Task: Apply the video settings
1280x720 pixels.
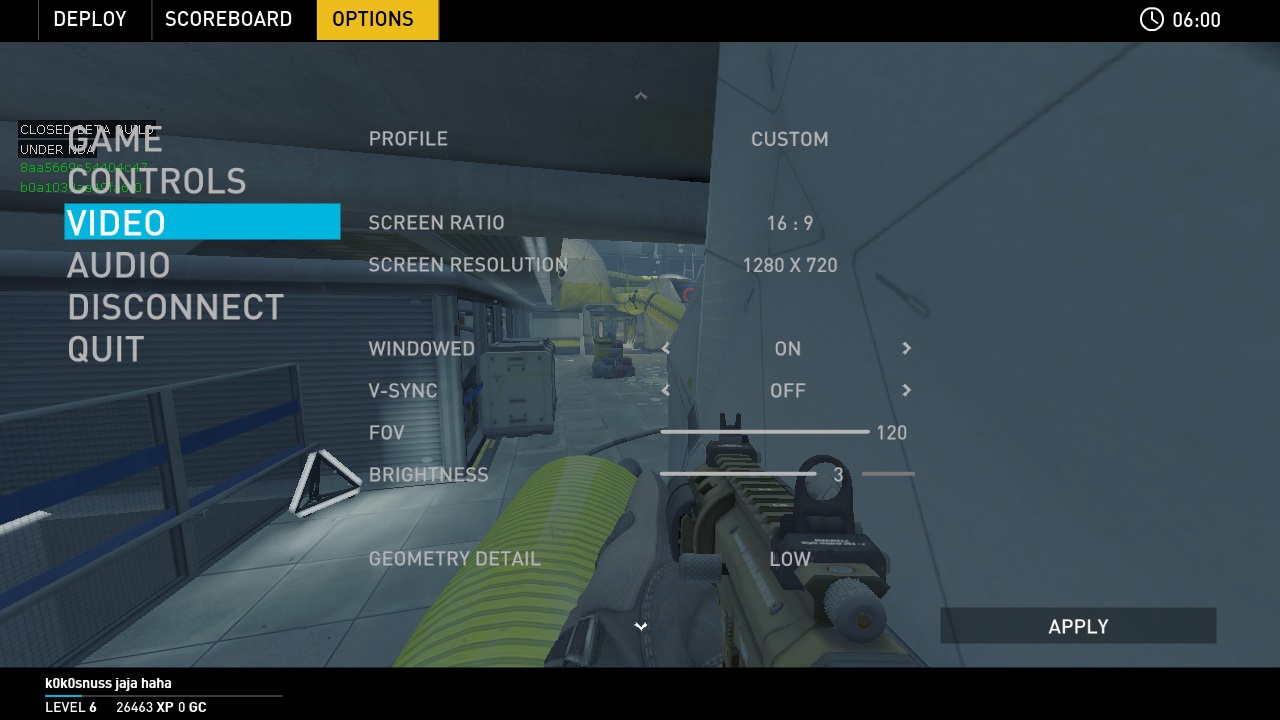Action: 1078,626
